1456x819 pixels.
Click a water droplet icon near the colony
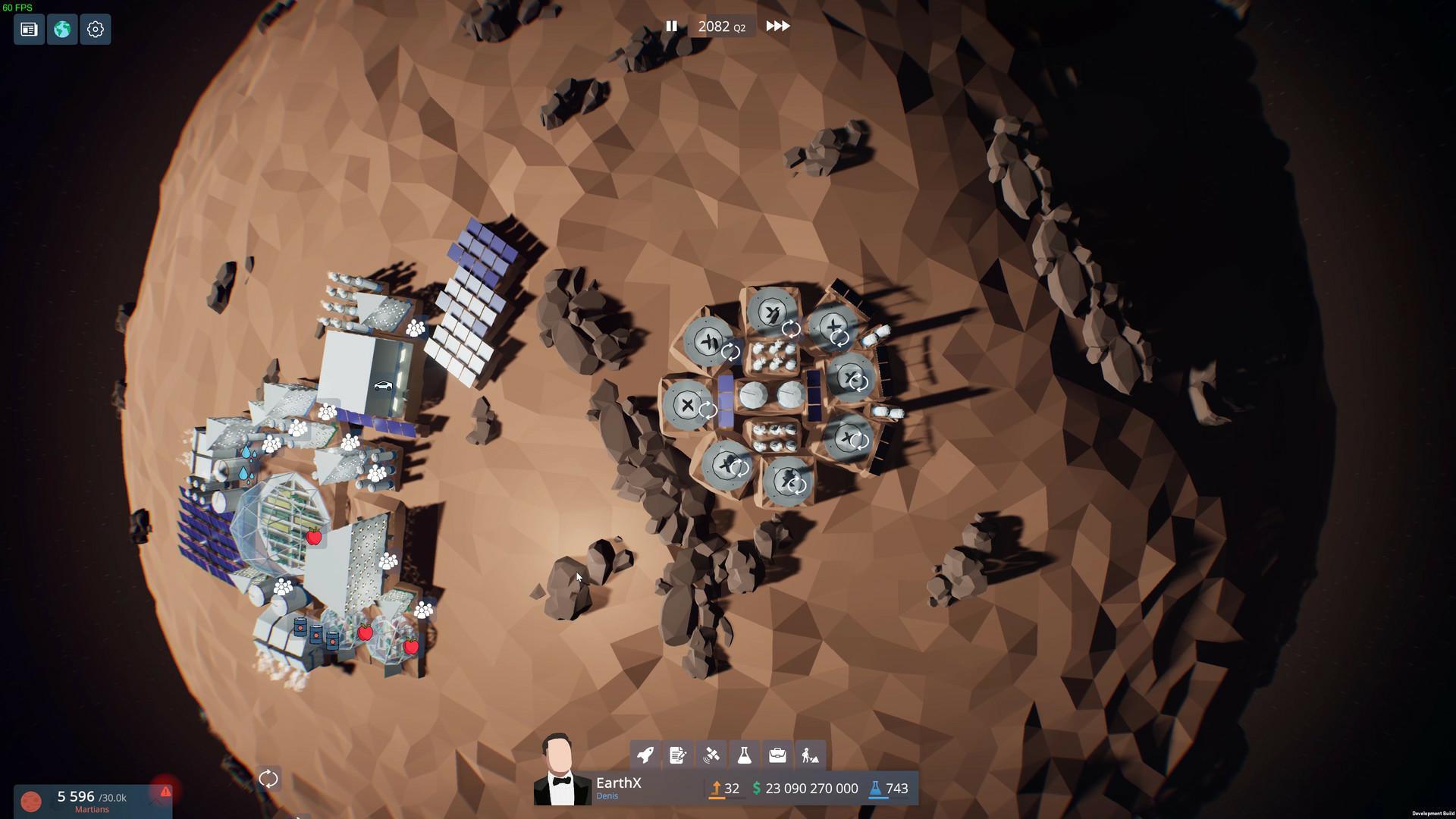[x=246, y=450]
